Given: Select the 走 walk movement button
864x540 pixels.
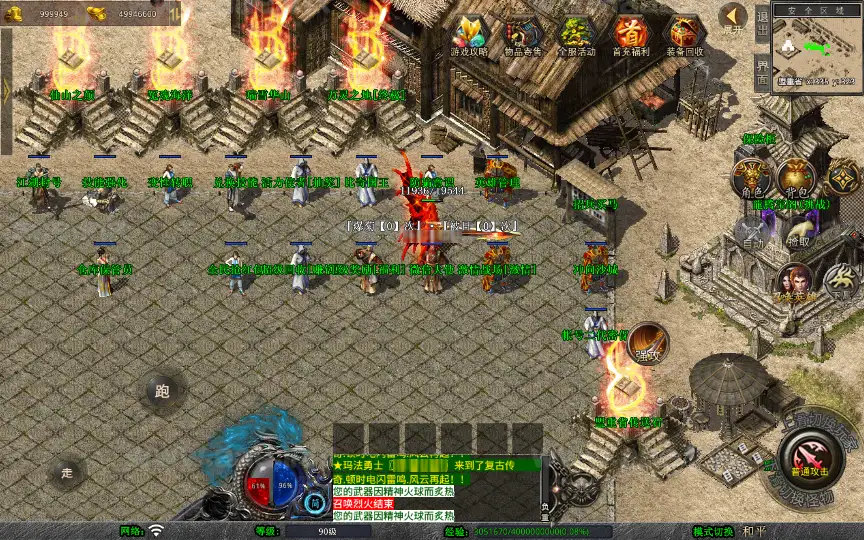Looking at the screenshot, I should (67, 471).
